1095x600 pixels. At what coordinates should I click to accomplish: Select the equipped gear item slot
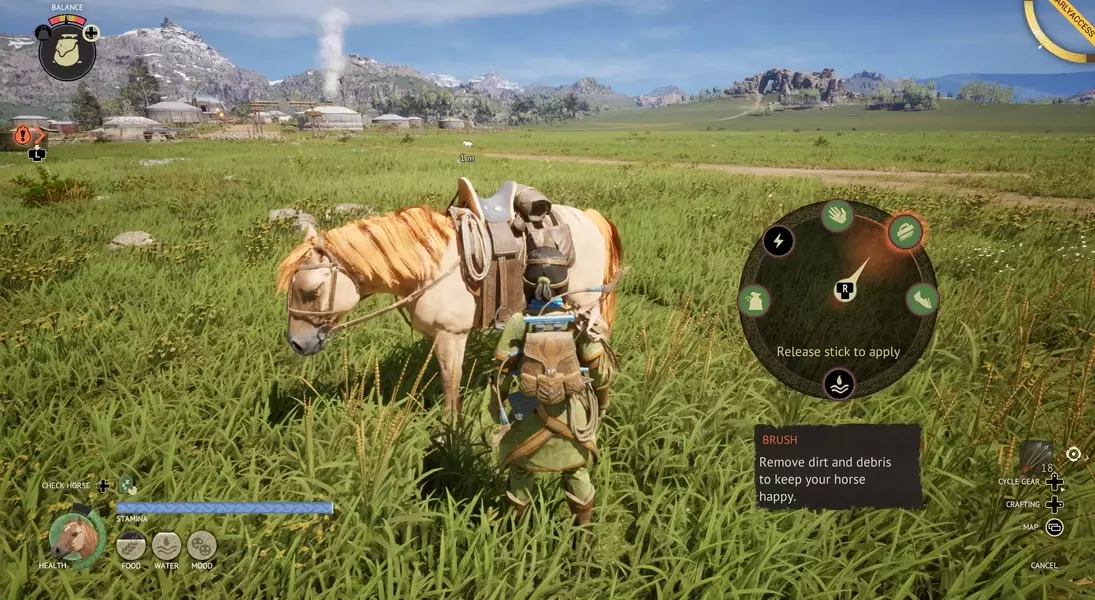click(1036, 457)
